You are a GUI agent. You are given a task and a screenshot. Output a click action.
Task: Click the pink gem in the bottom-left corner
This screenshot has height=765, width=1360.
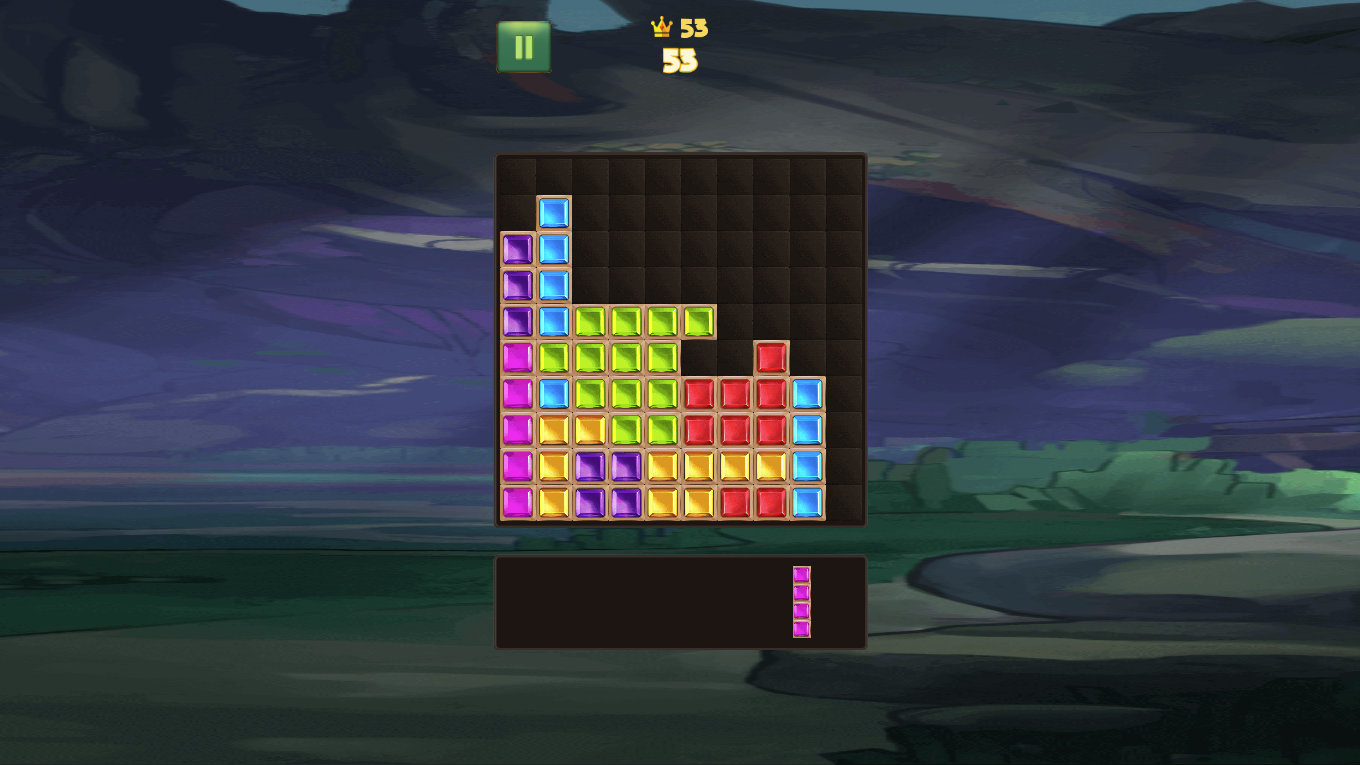click(x=516, y=502)
